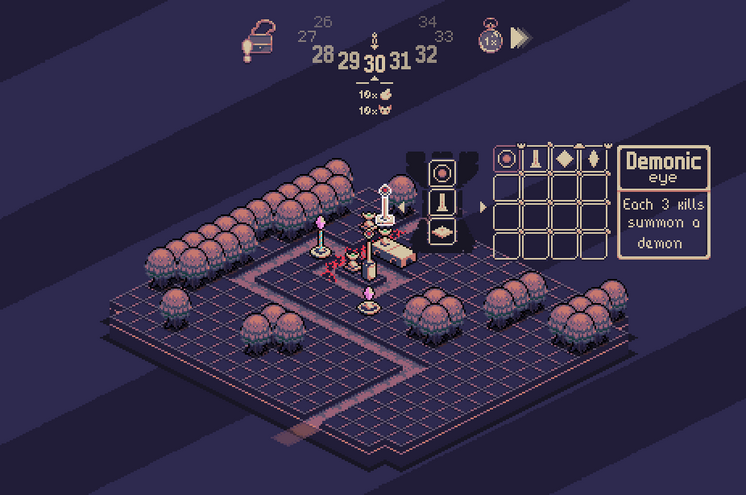Screen dimensions: 746x495
Task: Click the fast-forward double arrow button
Action: (x=520, y=37)
